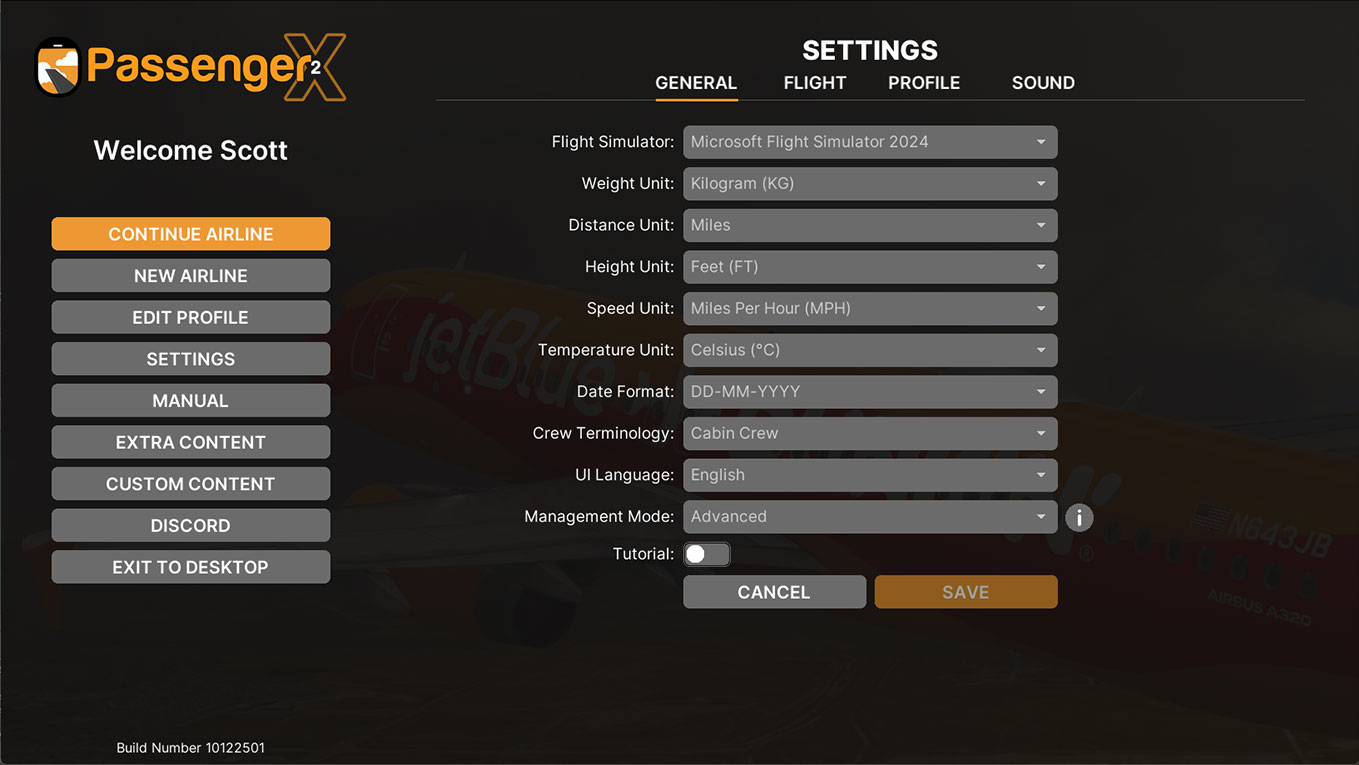Switch to the Sound settings tab

[x=1042, y=83]
